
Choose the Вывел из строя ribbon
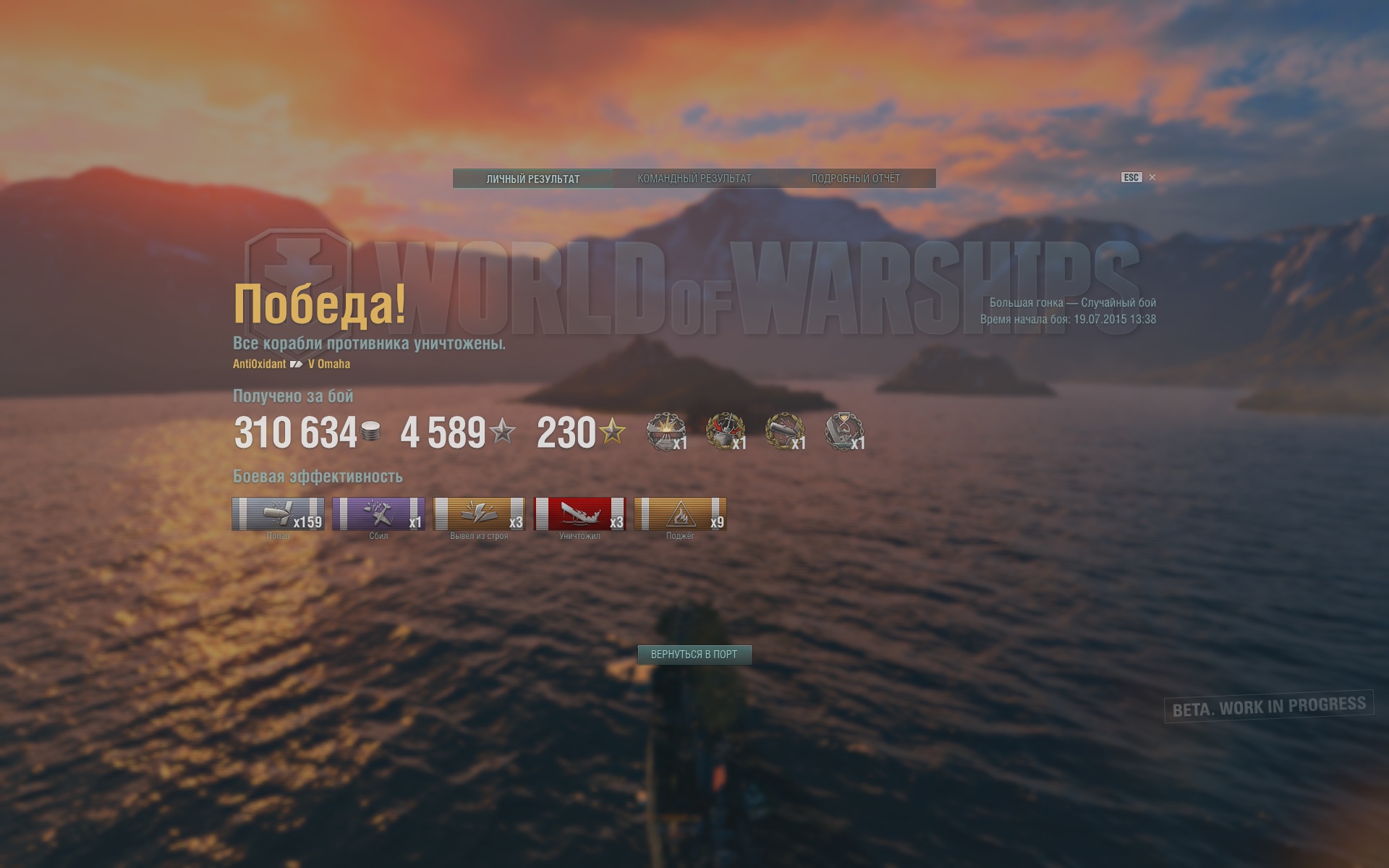479,514
